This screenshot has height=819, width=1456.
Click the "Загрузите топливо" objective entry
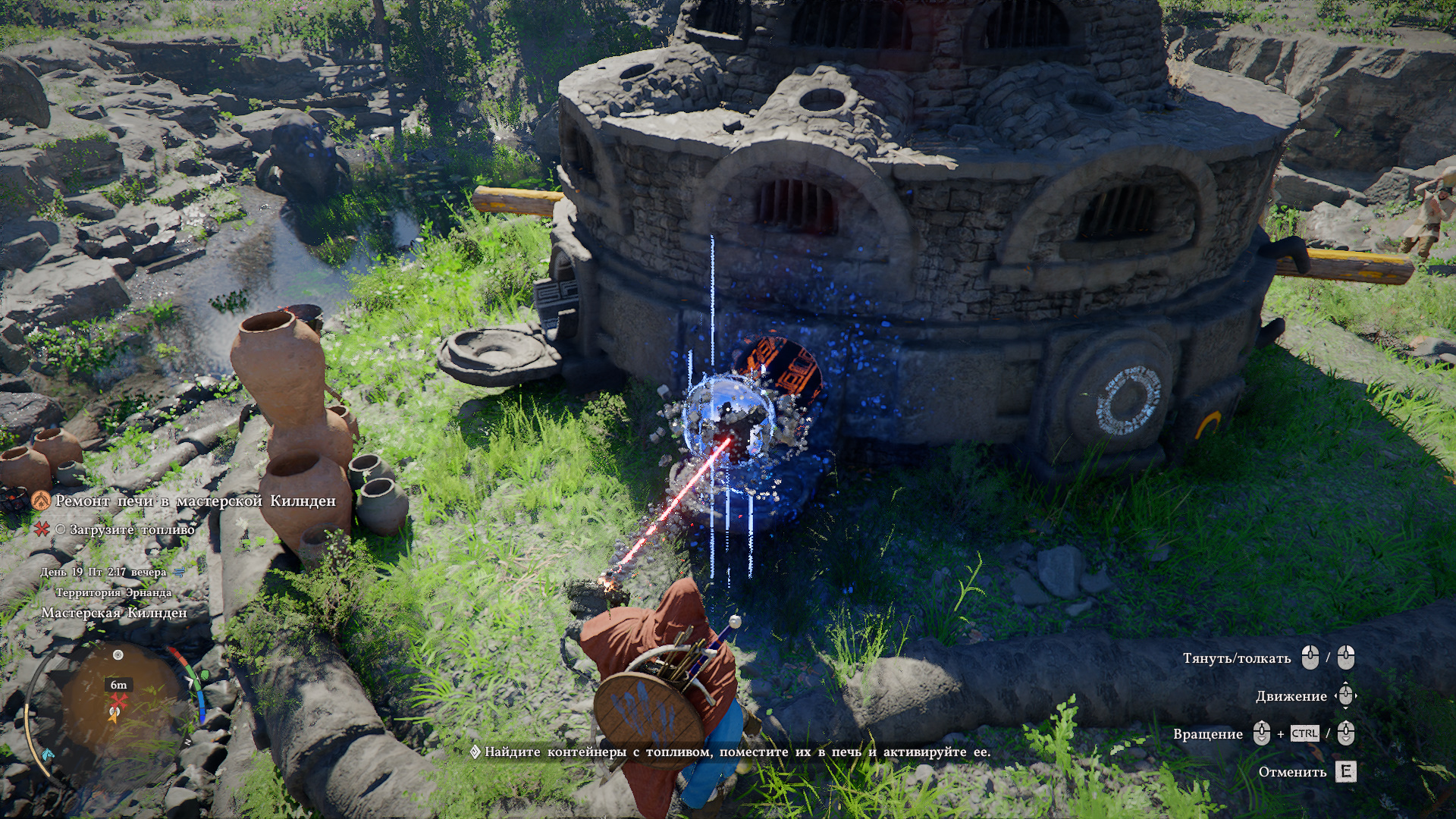(132, 529)
